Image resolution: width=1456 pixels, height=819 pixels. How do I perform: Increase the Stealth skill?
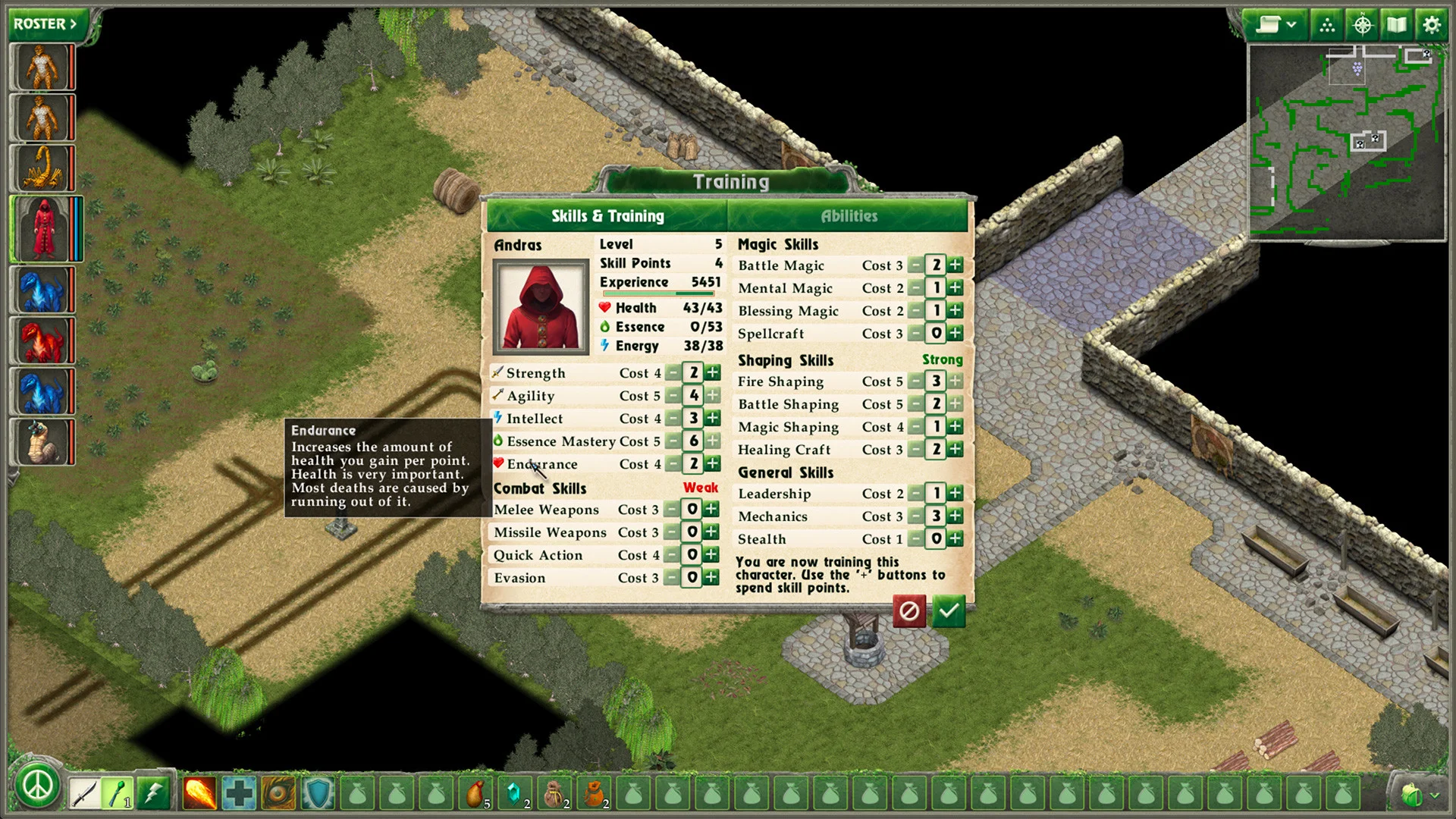coord(955,539)
